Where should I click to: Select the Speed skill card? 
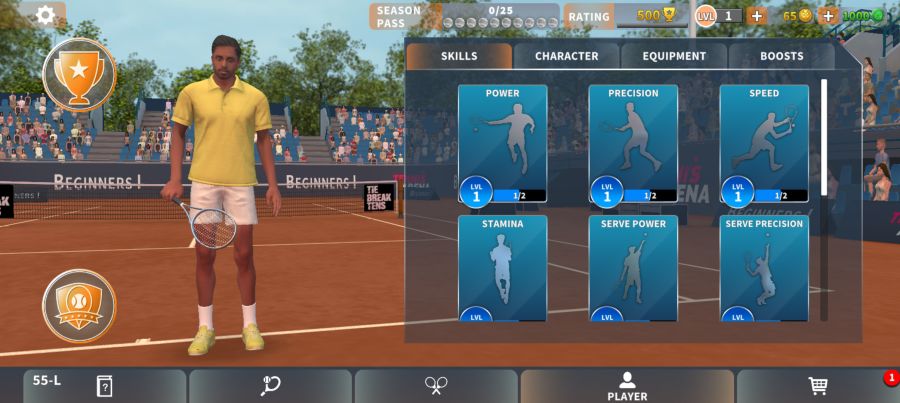pos(764,144)
